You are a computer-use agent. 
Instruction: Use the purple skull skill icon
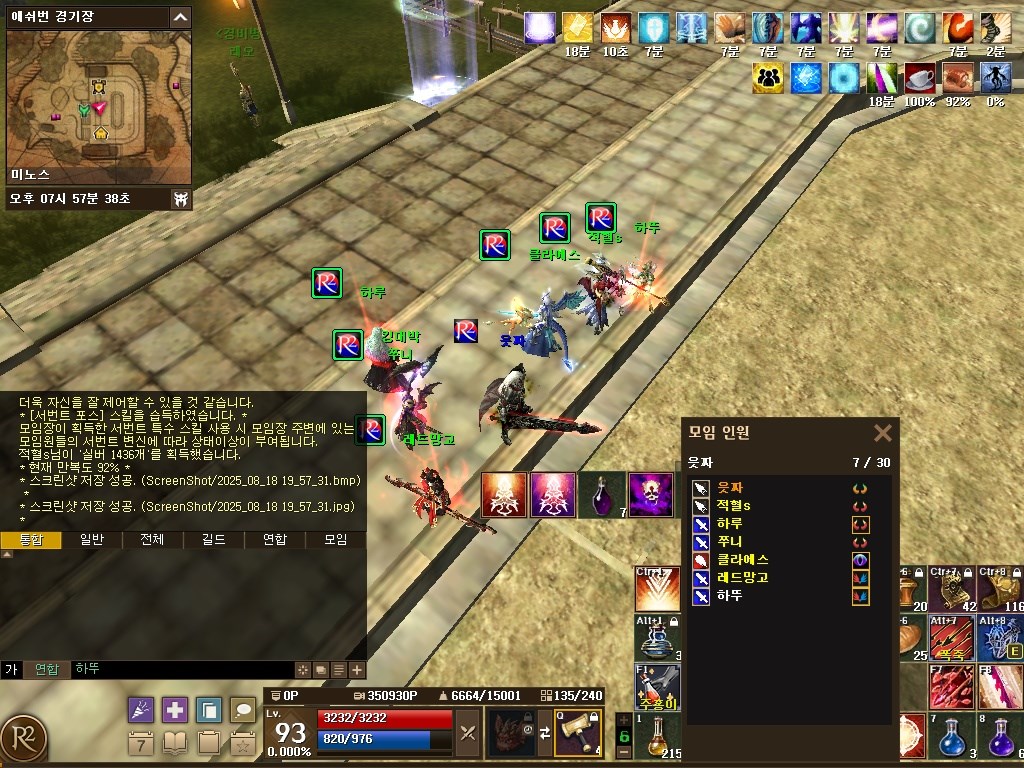(x=650, y=495)
